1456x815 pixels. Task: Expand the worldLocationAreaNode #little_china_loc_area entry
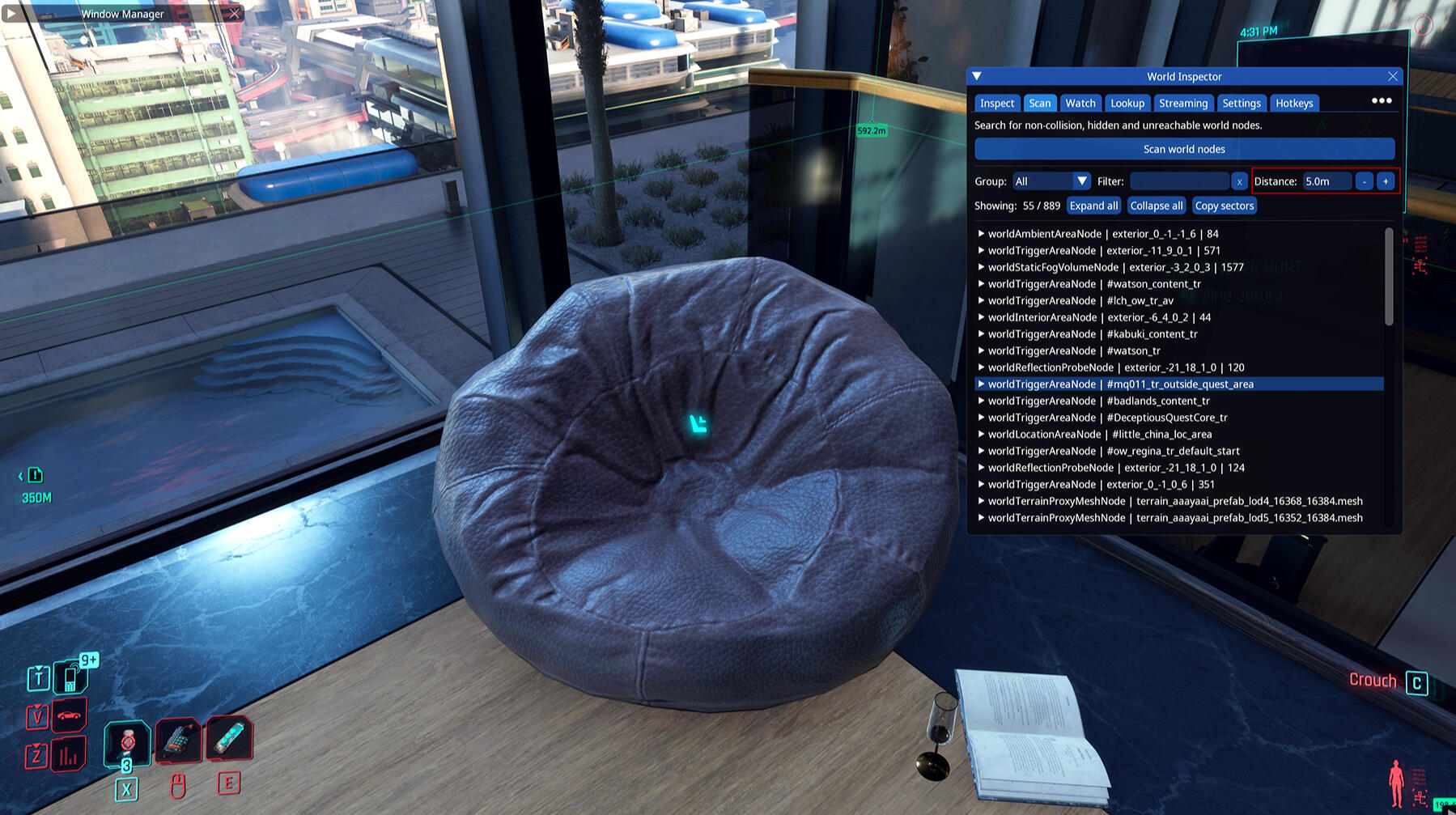click(981, 435)
